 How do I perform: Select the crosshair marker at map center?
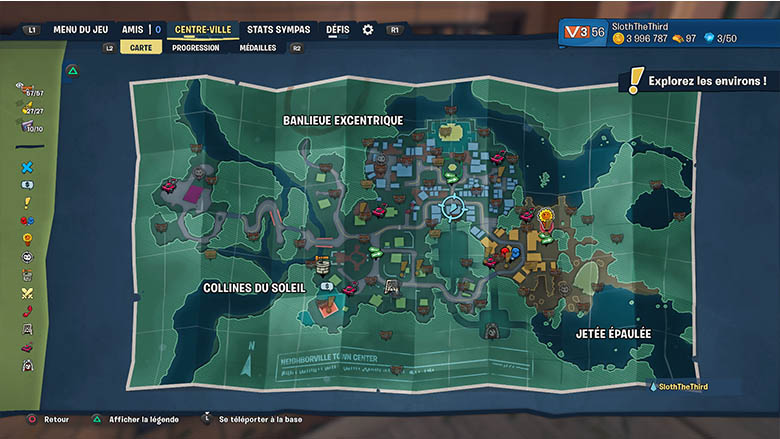451,207
